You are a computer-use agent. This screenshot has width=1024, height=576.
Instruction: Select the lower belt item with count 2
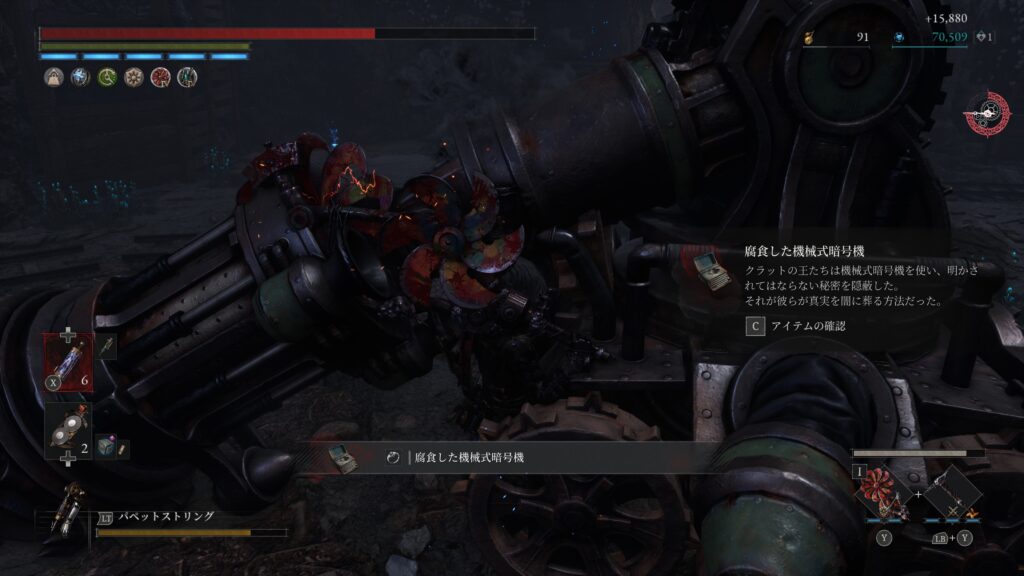click(68, 428)
